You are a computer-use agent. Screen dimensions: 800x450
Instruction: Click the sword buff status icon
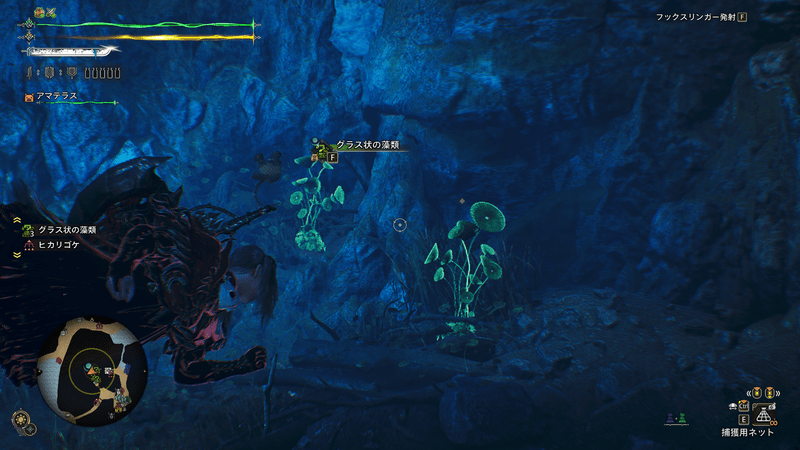(x=51, y=12)
